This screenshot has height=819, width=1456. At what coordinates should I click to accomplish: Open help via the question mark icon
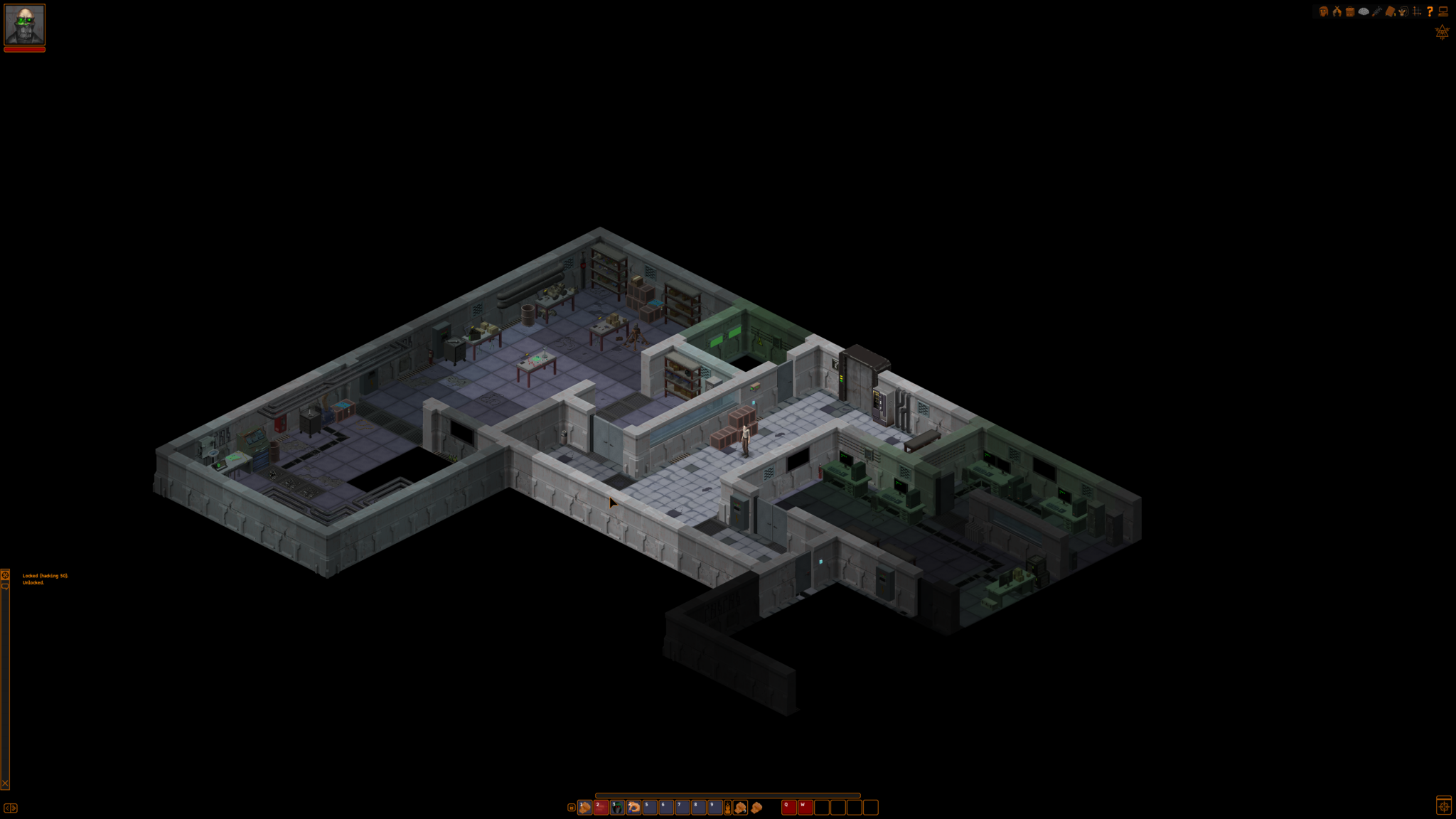click(x=1430, y=11)
